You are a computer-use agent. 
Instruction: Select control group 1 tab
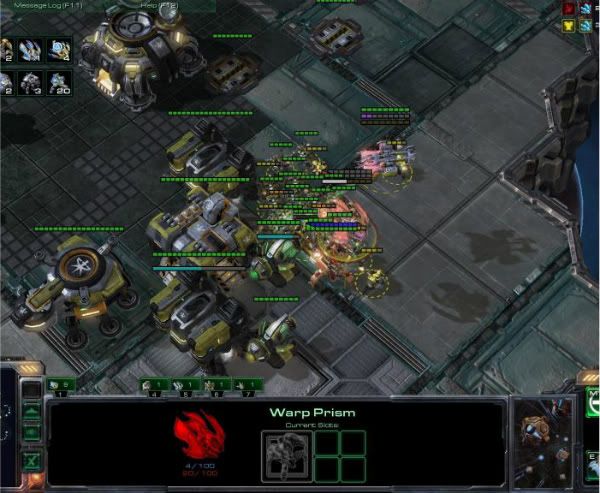pos(59,384)
